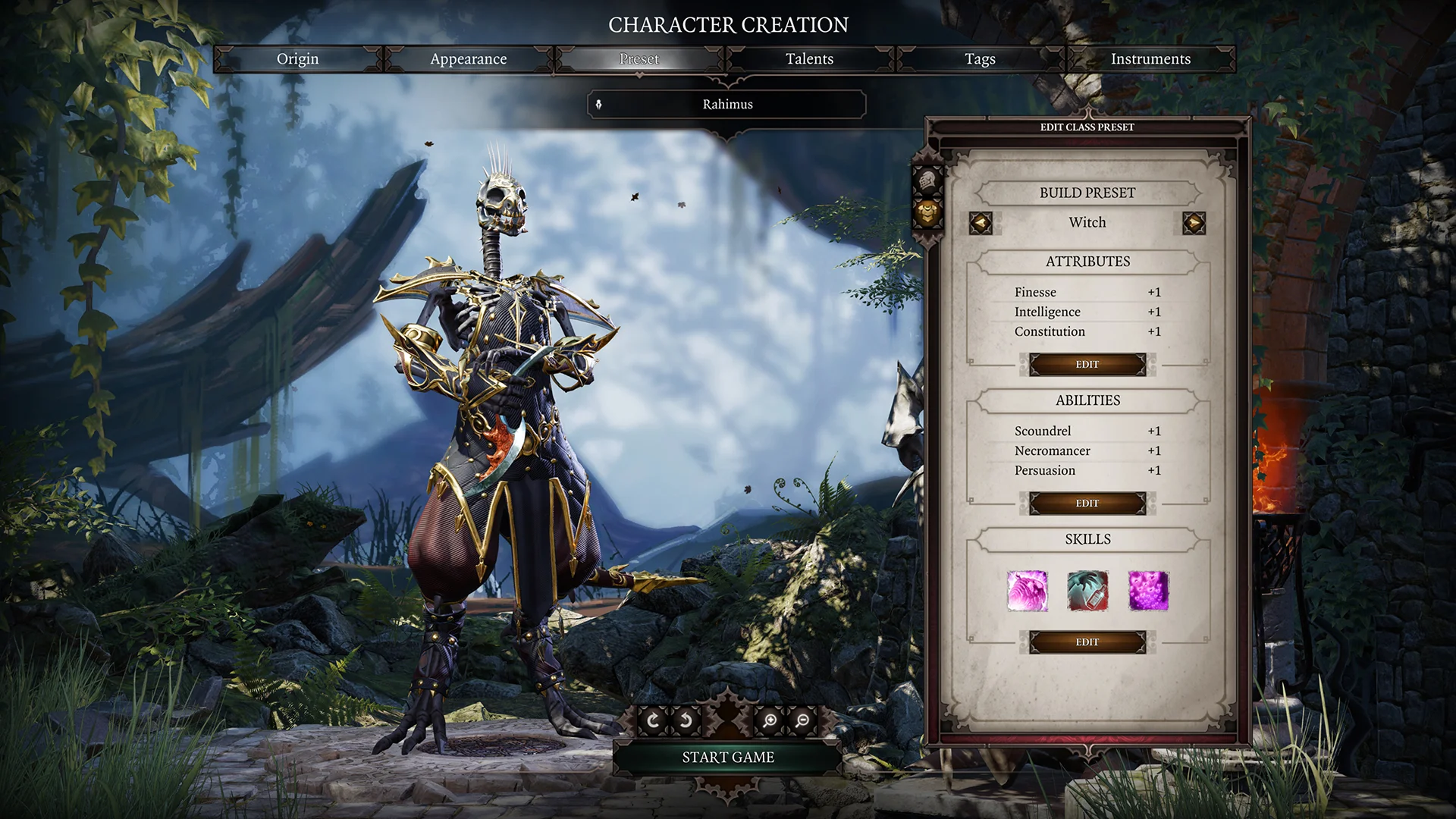Edit the character's attributes
Viewport: 1456px width, 819px height.
click(x=1087, y=364)
